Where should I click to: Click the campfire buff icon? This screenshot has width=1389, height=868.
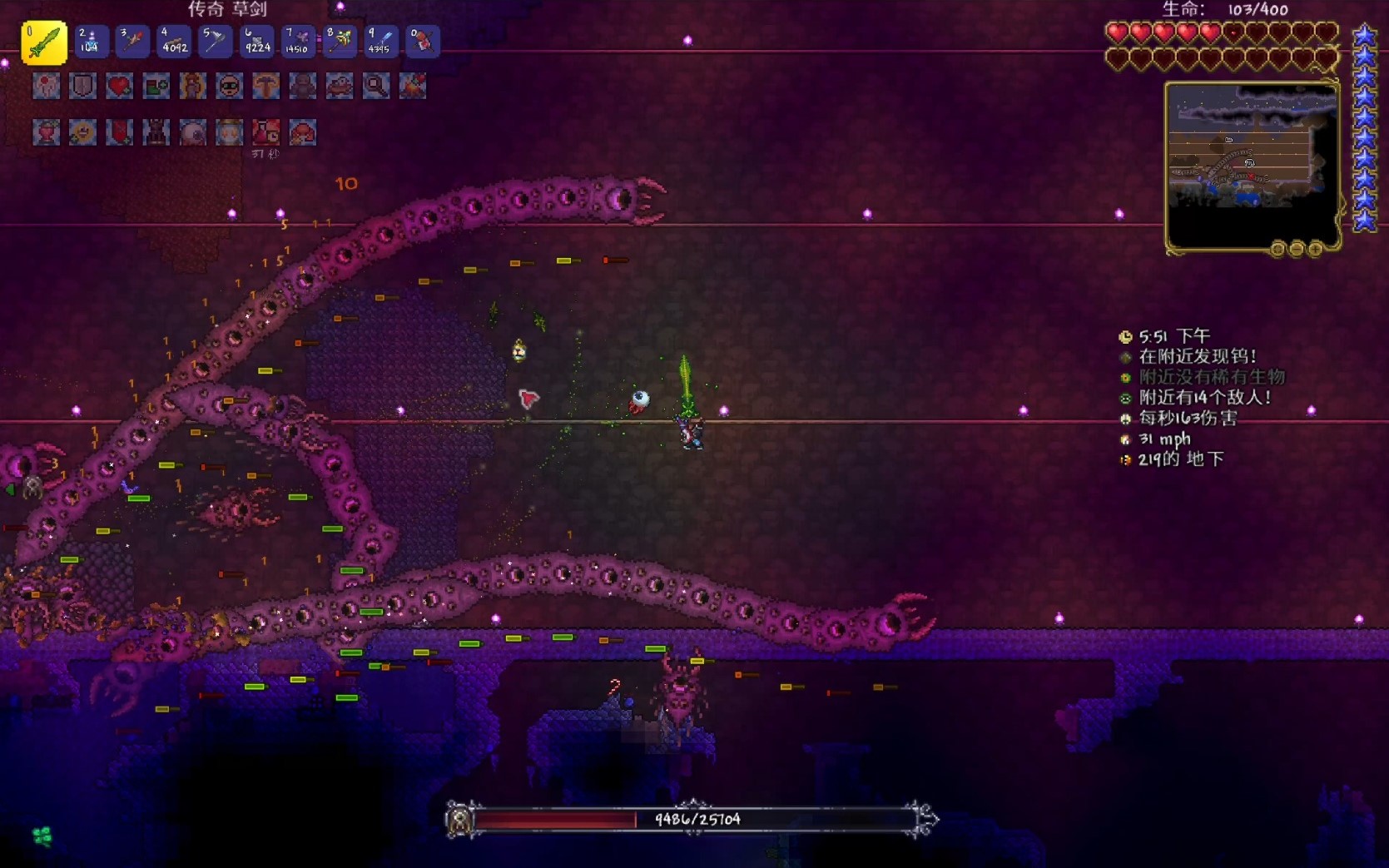click(x=412, y=86)
